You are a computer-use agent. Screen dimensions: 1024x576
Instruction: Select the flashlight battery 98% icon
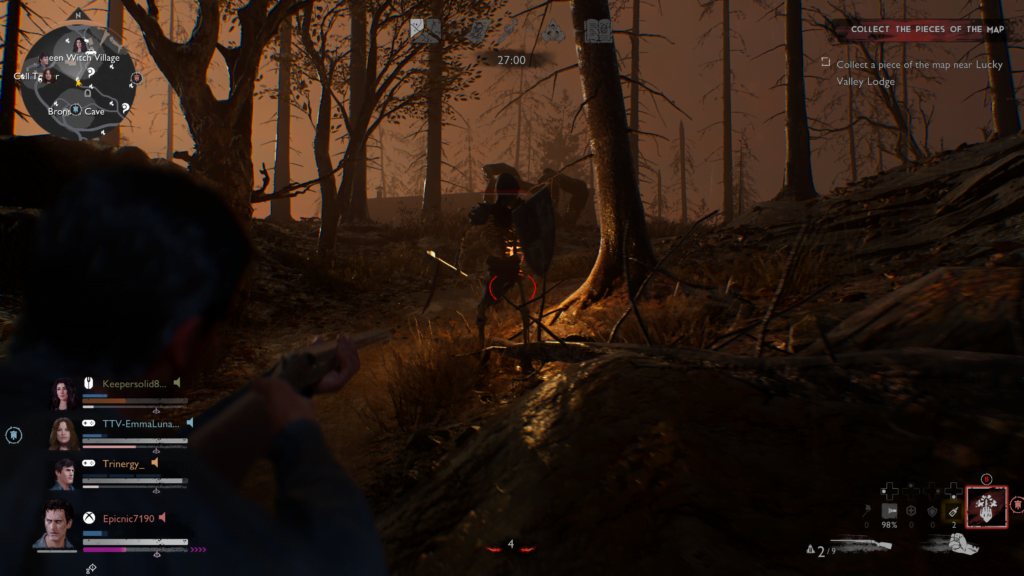[x=888, y=511]
